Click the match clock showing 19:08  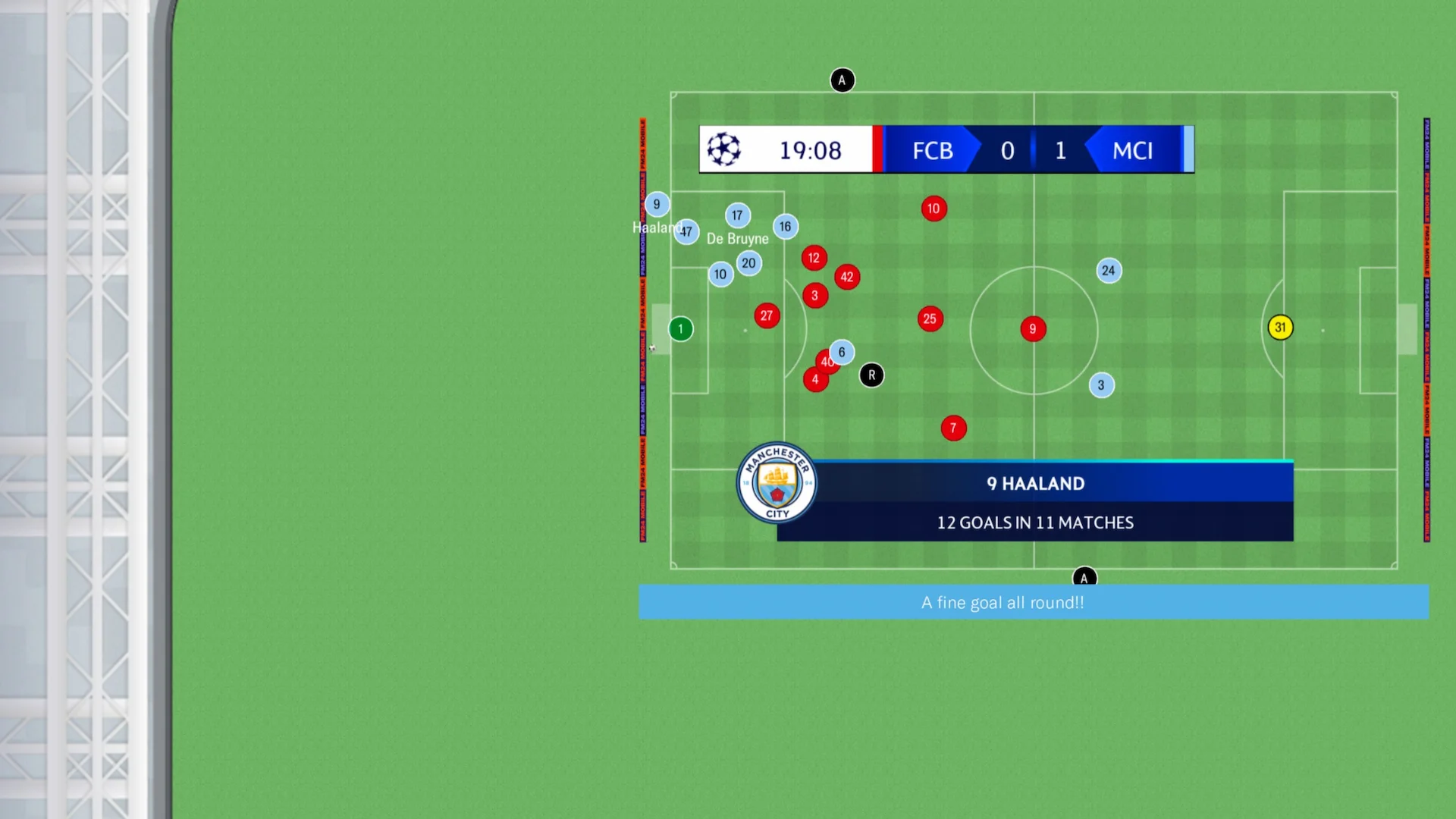point(811,150)
